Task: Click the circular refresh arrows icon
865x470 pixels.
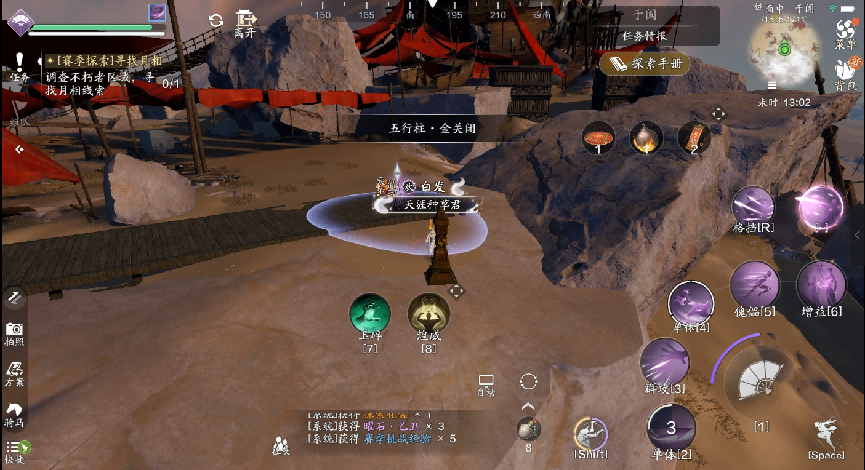Action: point(216,20)
